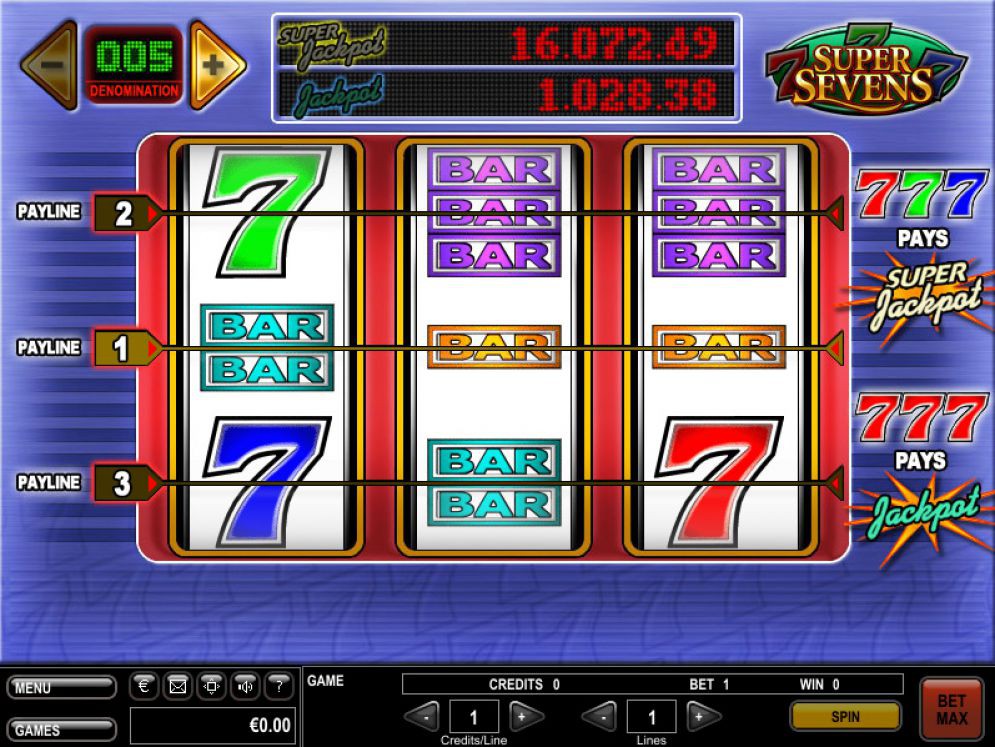Add one more to Lines
Viewport: 995px width, 747px height.
tap(702, 716)
